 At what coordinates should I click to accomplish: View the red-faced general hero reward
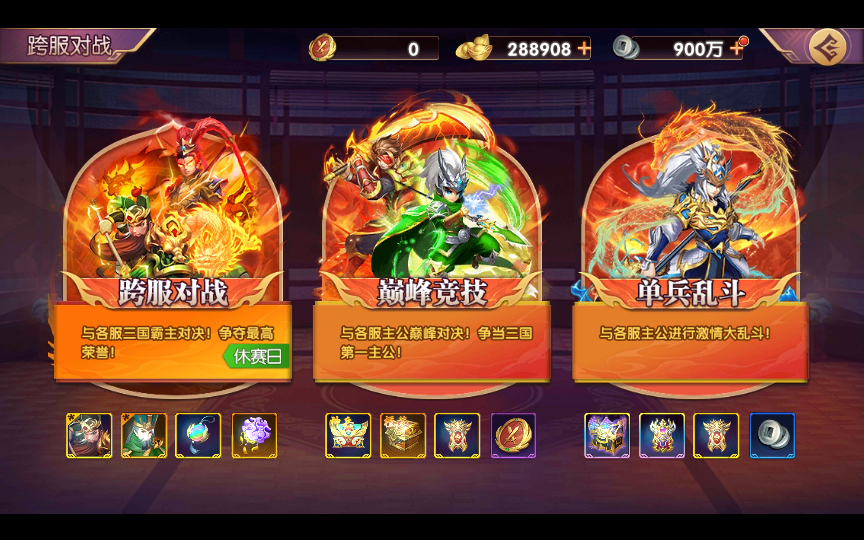click(x=89, y=436)
